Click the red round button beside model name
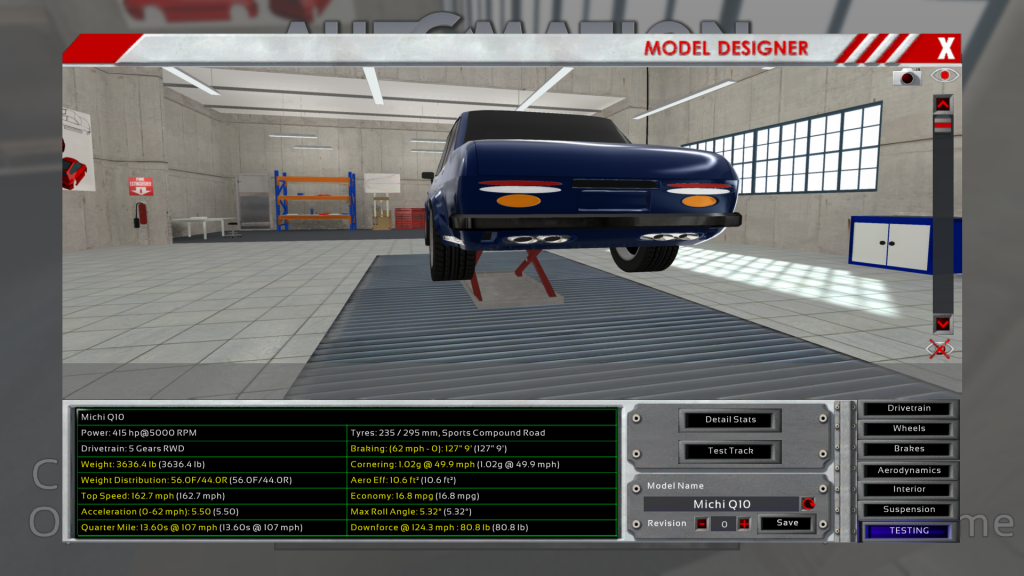This screenshot has width=1024, height=576. click(808, 504)
